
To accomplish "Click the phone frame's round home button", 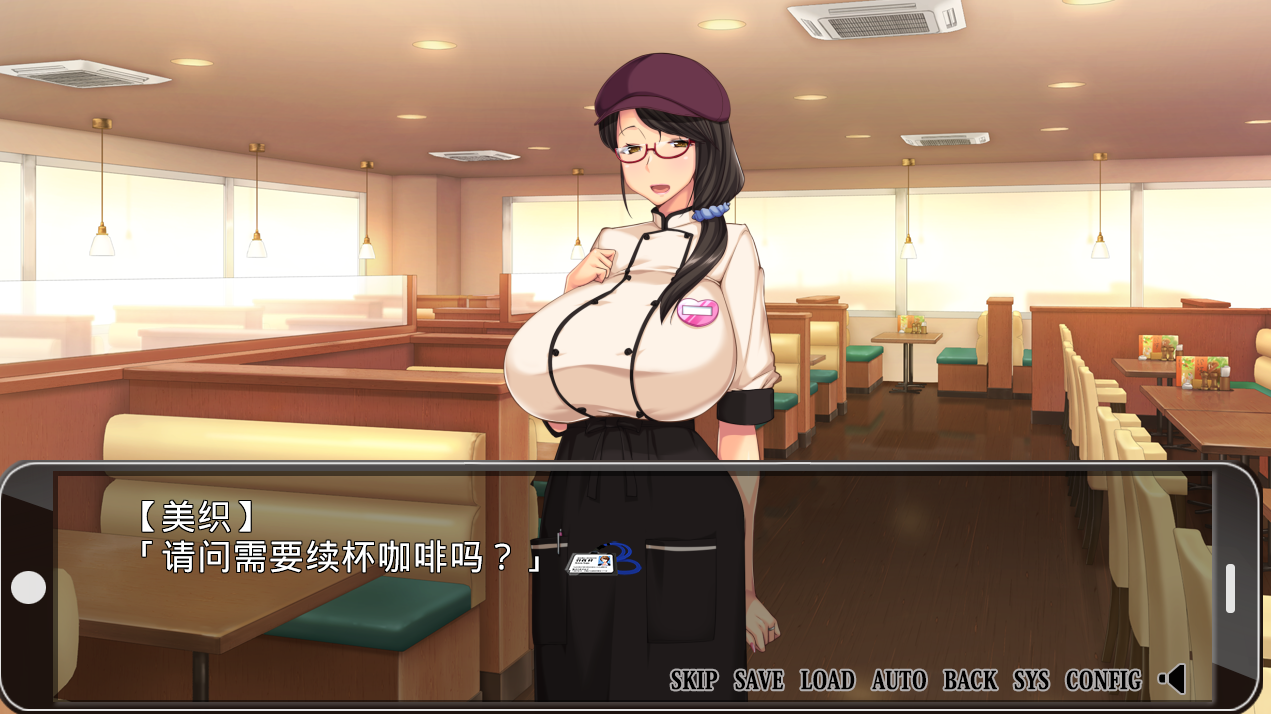I will coord(28,587).
